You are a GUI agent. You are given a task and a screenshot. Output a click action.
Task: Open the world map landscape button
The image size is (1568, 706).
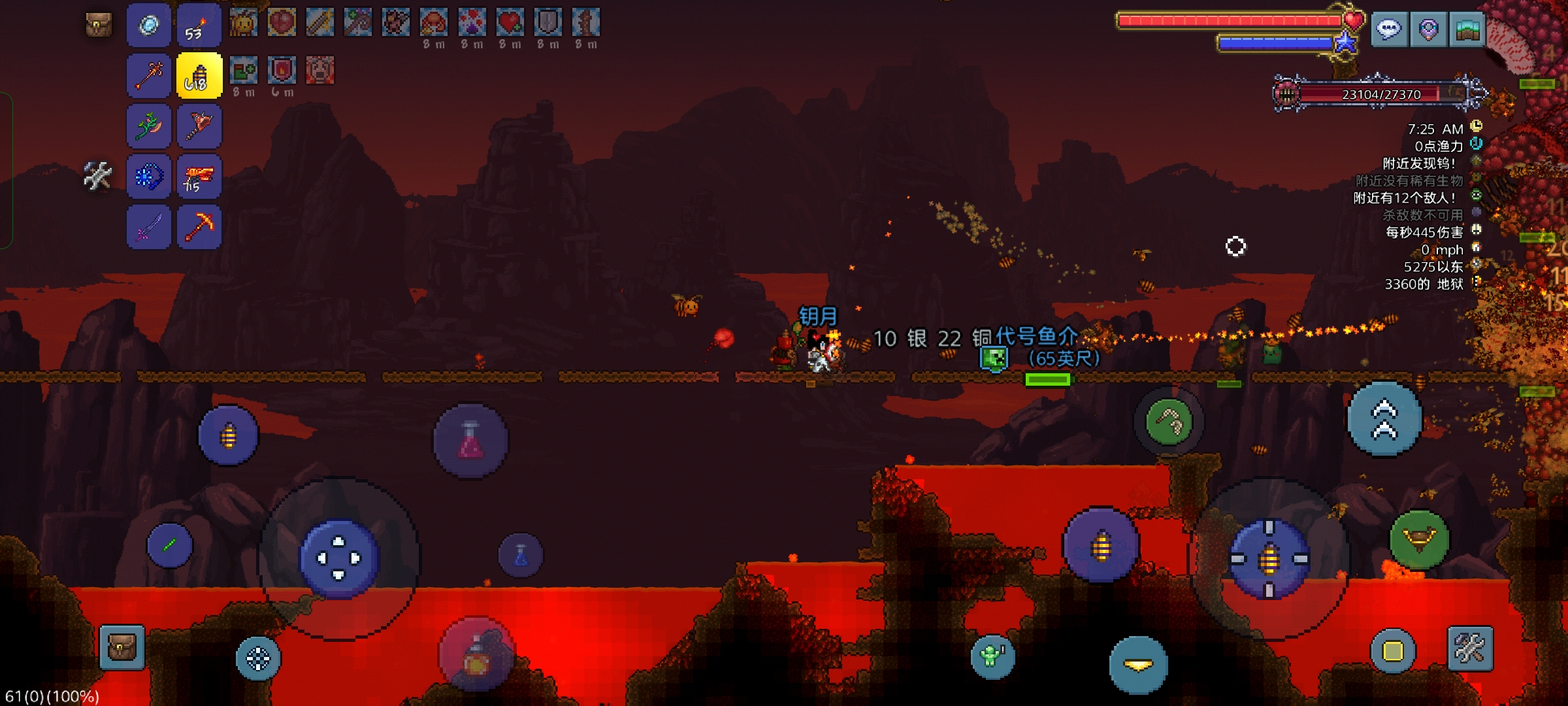1467,29
